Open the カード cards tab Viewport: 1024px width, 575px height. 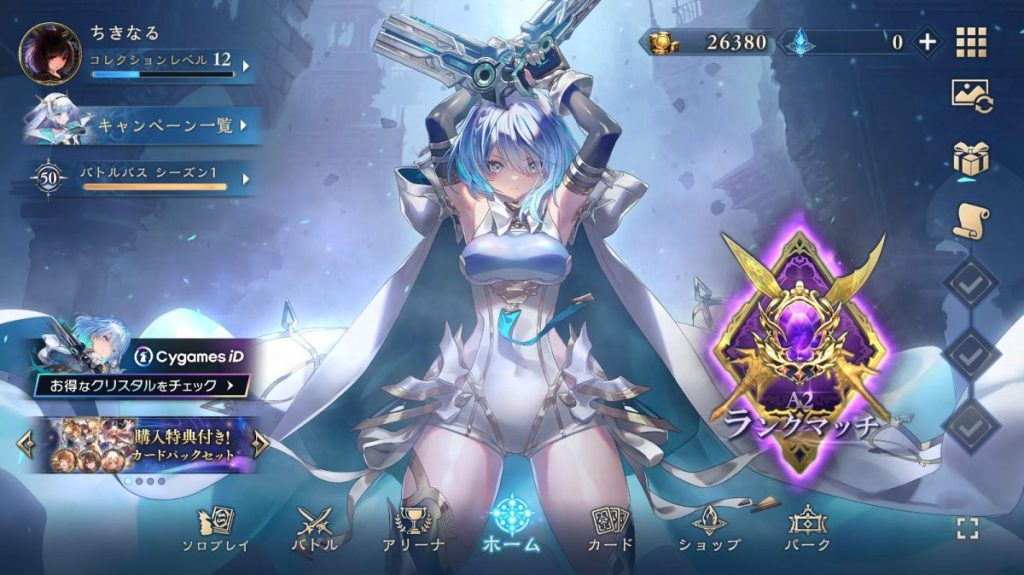610,528
